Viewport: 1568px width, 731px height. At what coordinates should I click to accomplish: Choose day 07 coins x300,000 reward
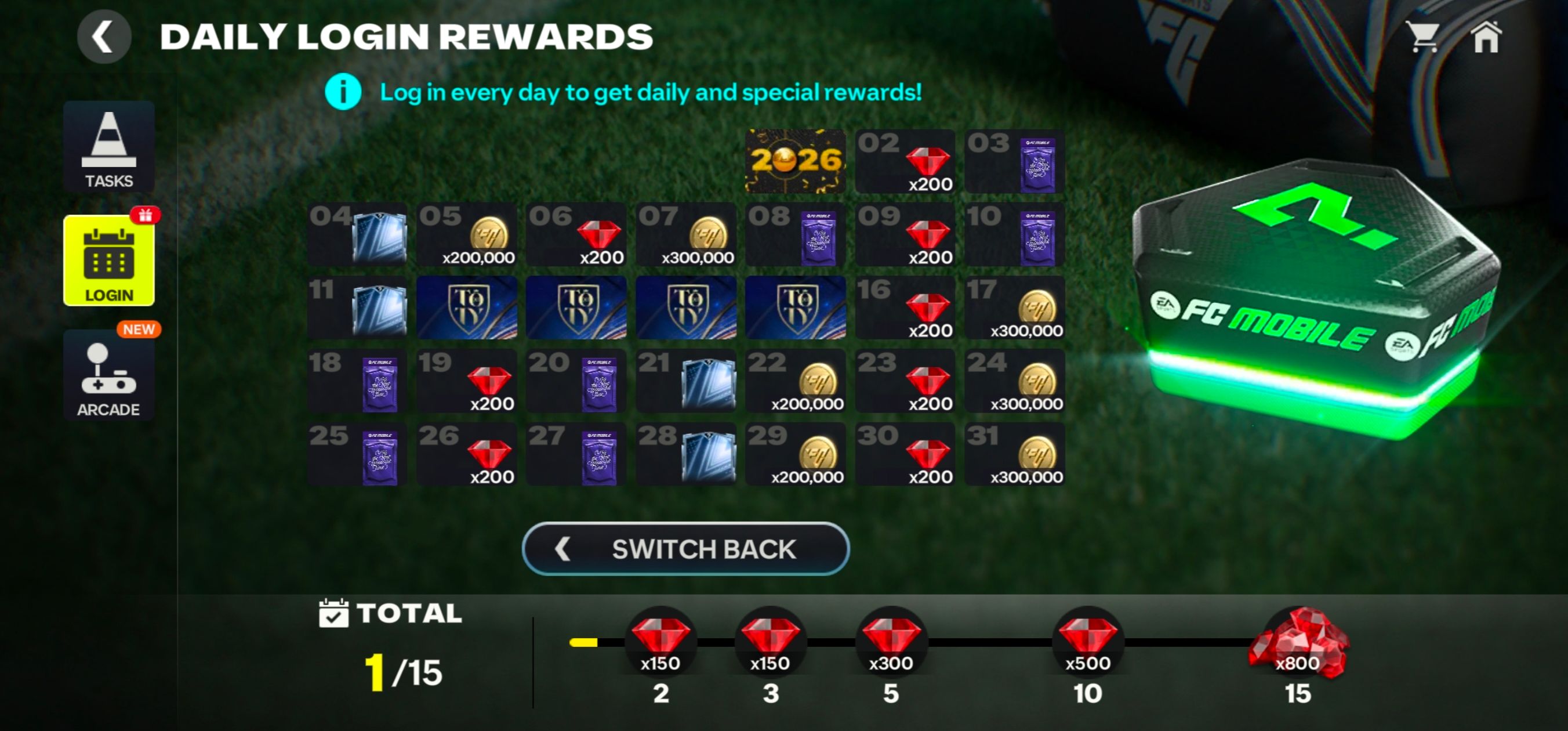(686, 234)
